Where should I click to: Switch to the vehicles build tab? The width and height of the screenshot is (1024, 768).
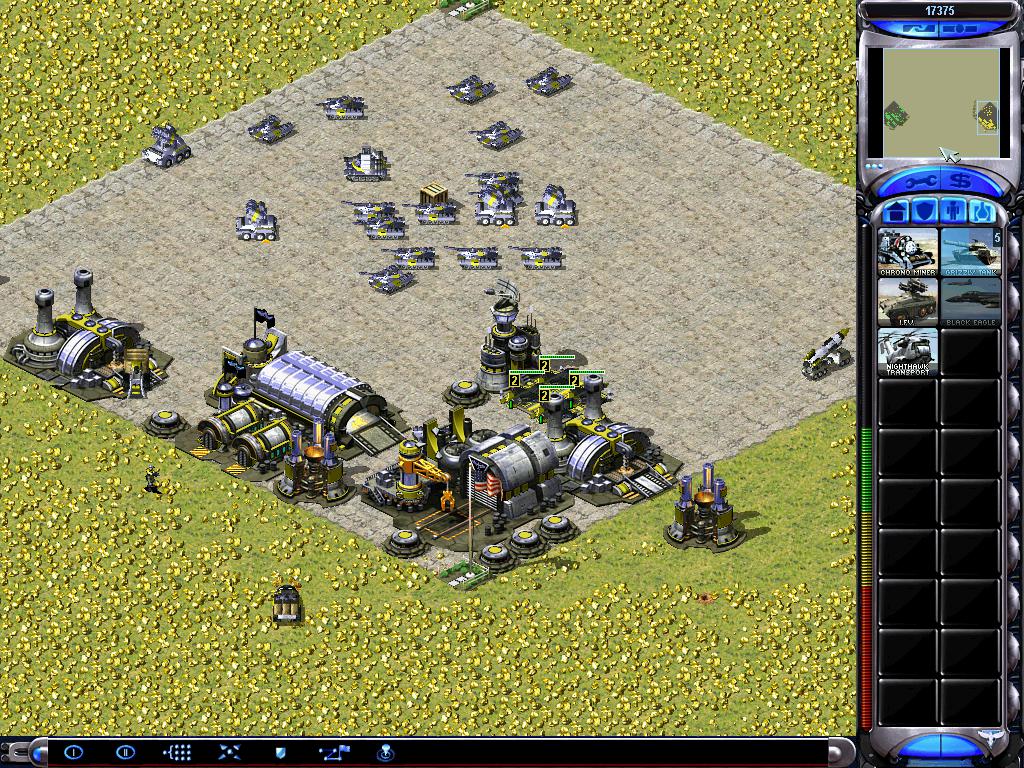981,212
